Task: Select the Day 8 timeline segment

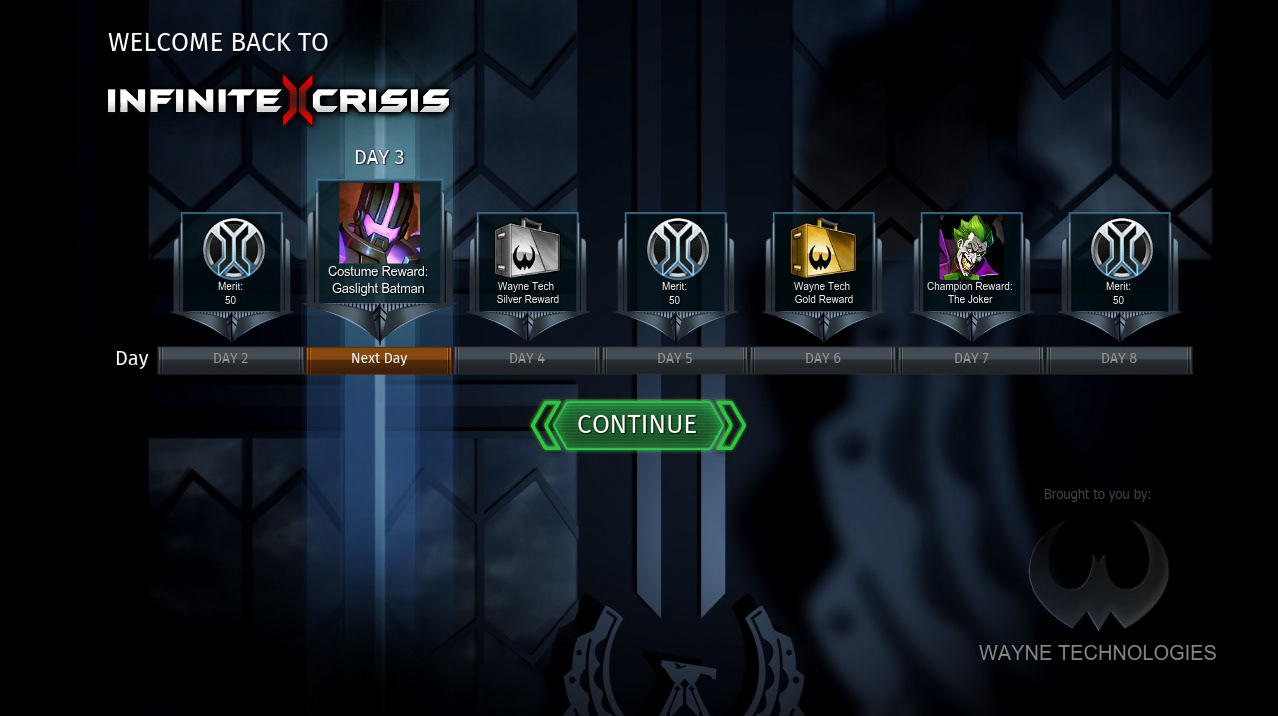Action: pos(1119,359)
